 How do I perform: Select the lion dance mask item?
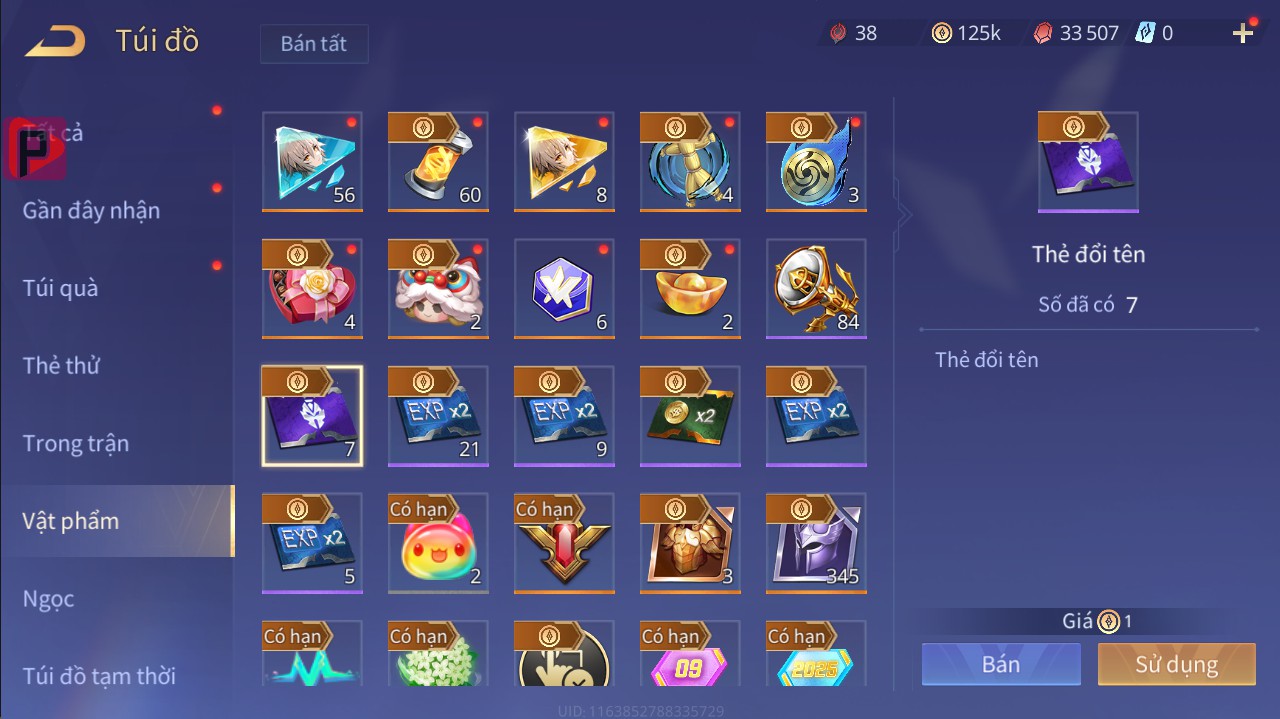[438, 289]
